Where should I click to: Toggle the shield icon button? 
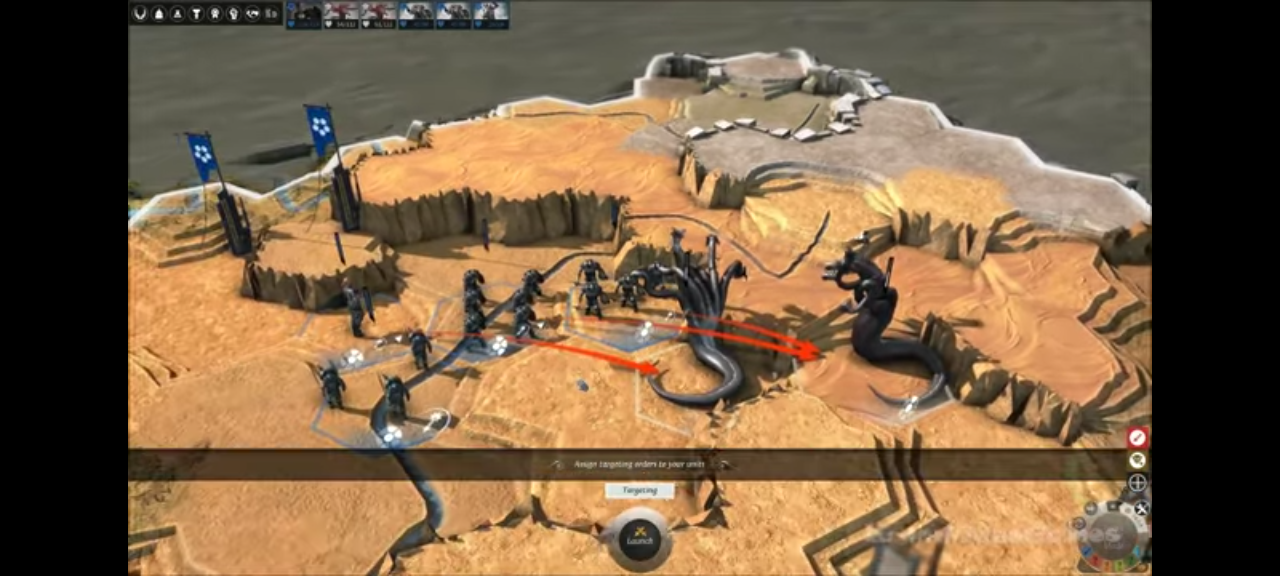1137,460
